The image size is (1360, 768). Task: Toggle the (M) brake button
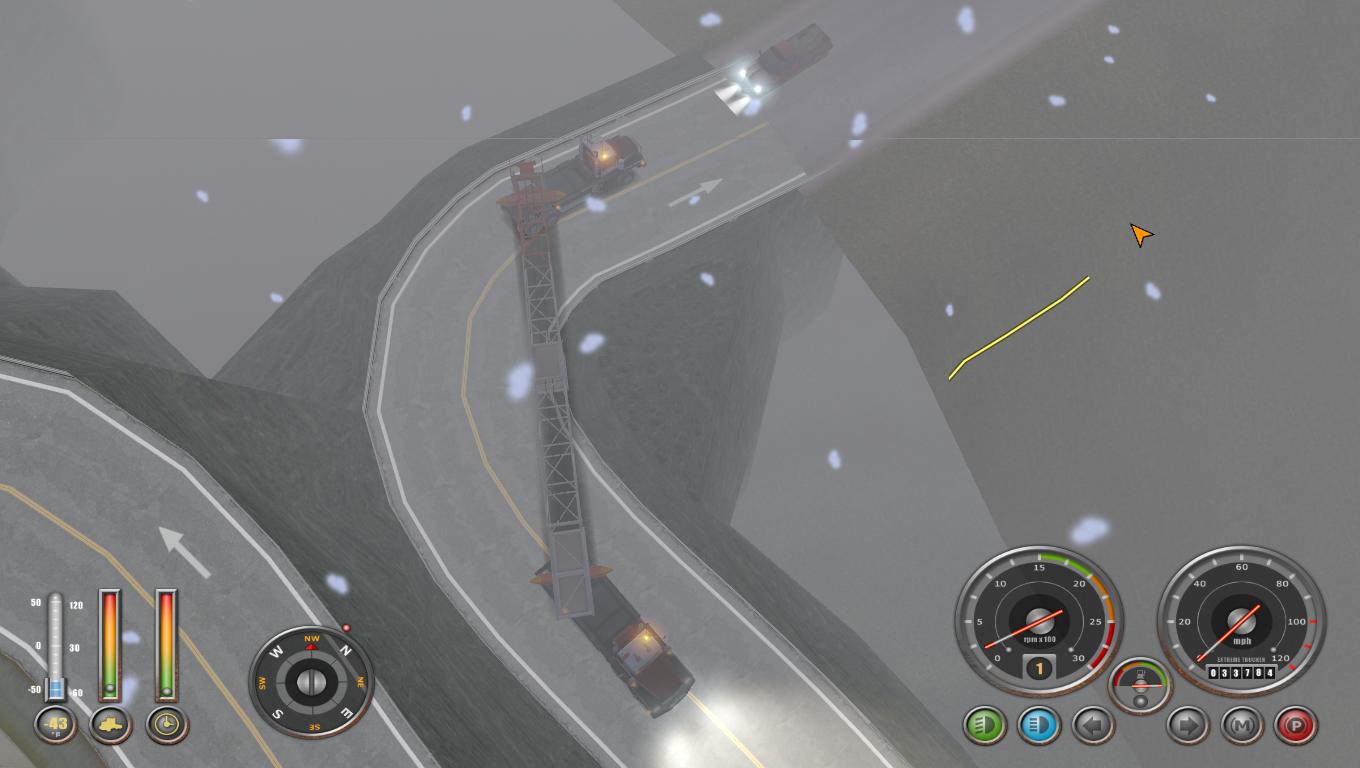[1243, 724]
